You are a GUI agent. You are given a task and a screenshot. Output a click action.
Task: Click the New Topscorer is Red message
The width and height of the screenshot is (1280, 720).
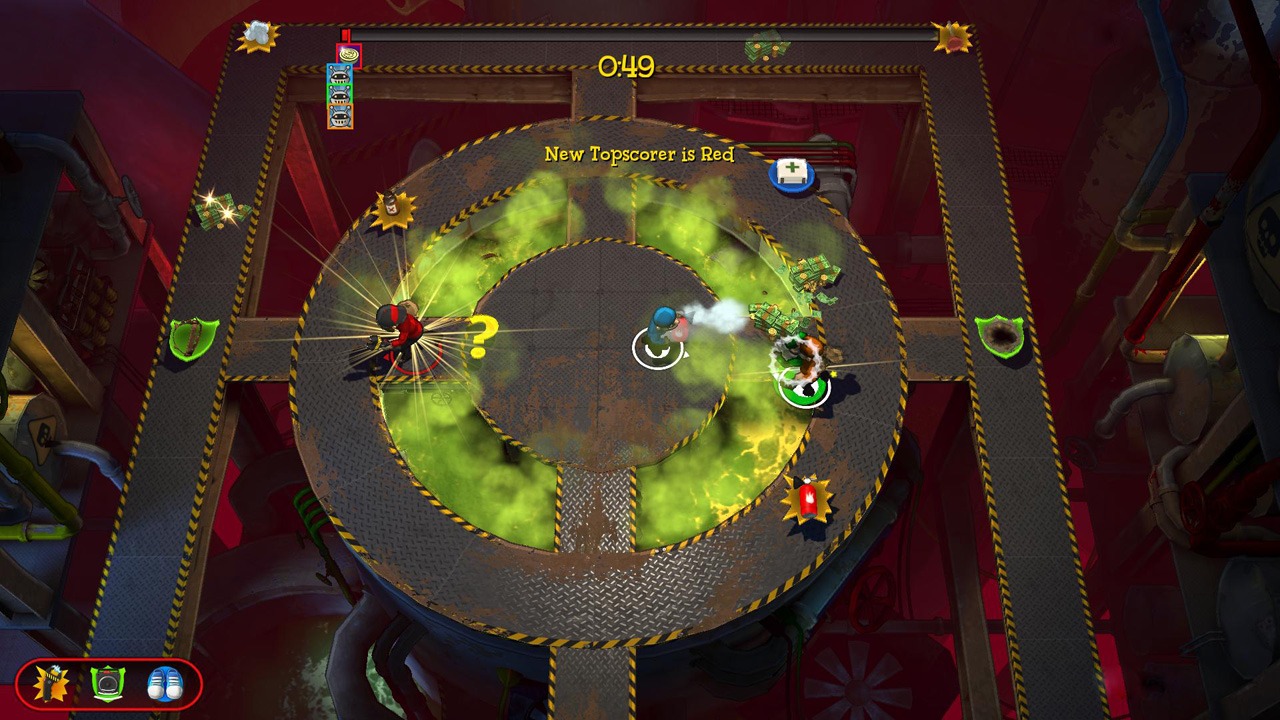point(638,156)
